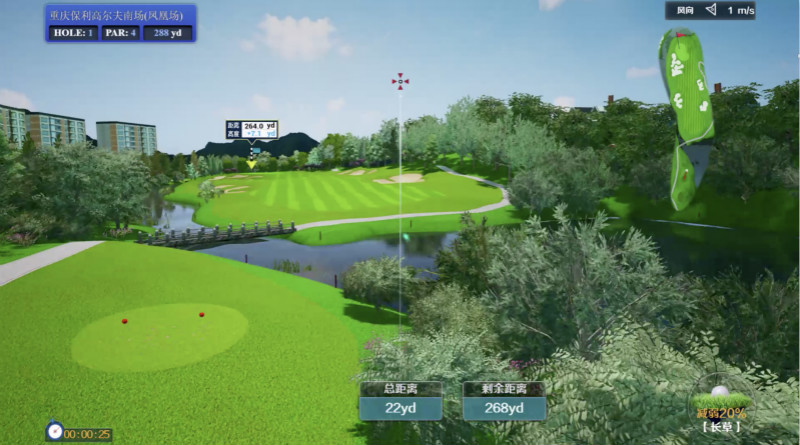Viewport: 800px width, 445px height.
Task: Select the red aiming crosshair marker
Action: coord(400,81)
